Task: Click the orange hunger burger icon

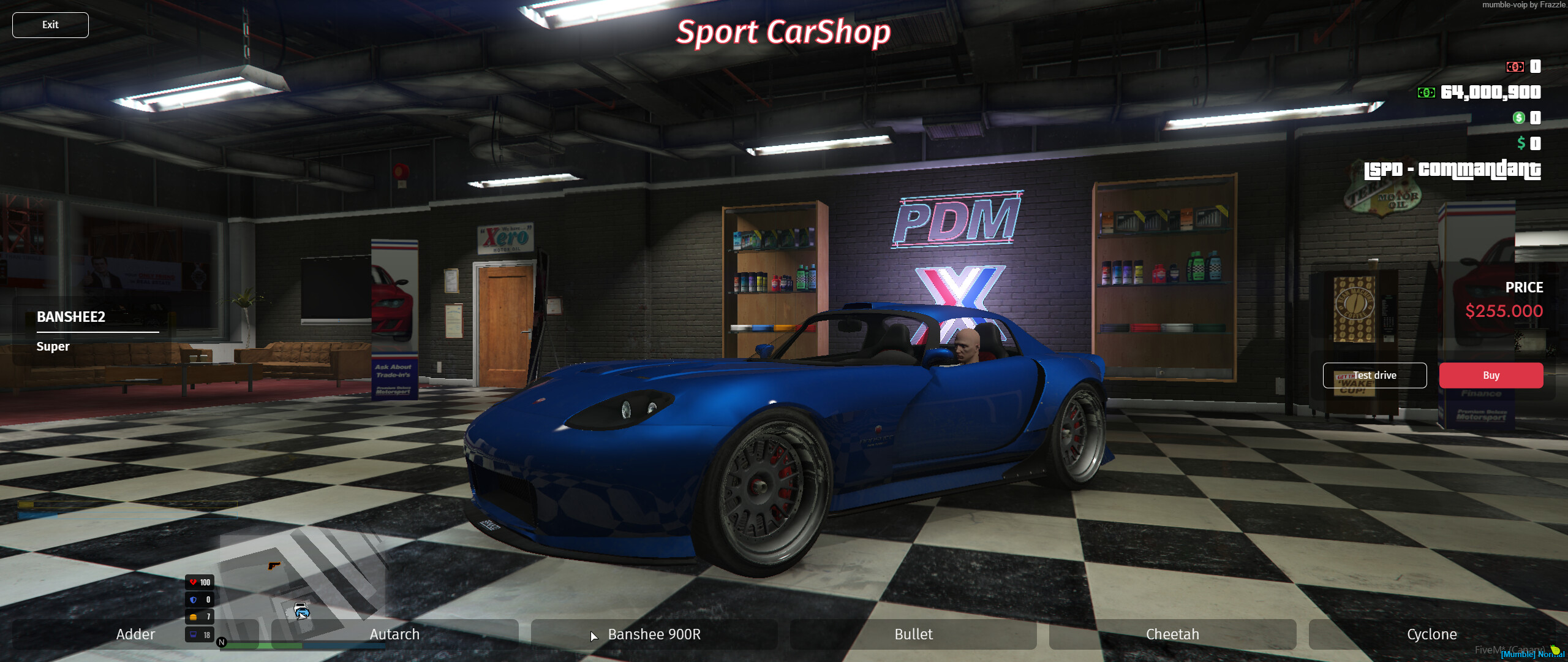Action: (192, 617)
